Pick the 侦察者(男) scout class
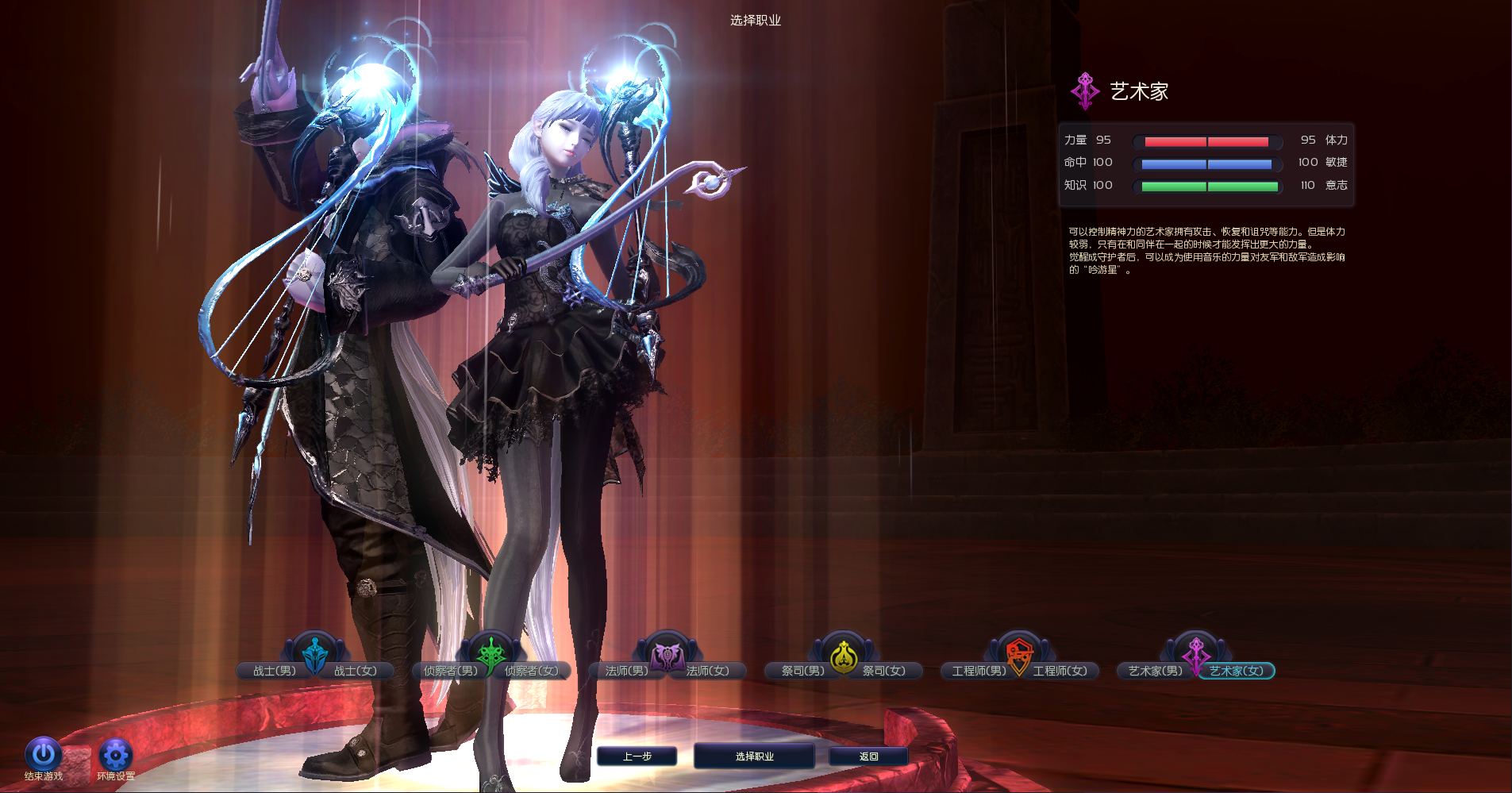The image size is (1512, 793). click(450, 671)
